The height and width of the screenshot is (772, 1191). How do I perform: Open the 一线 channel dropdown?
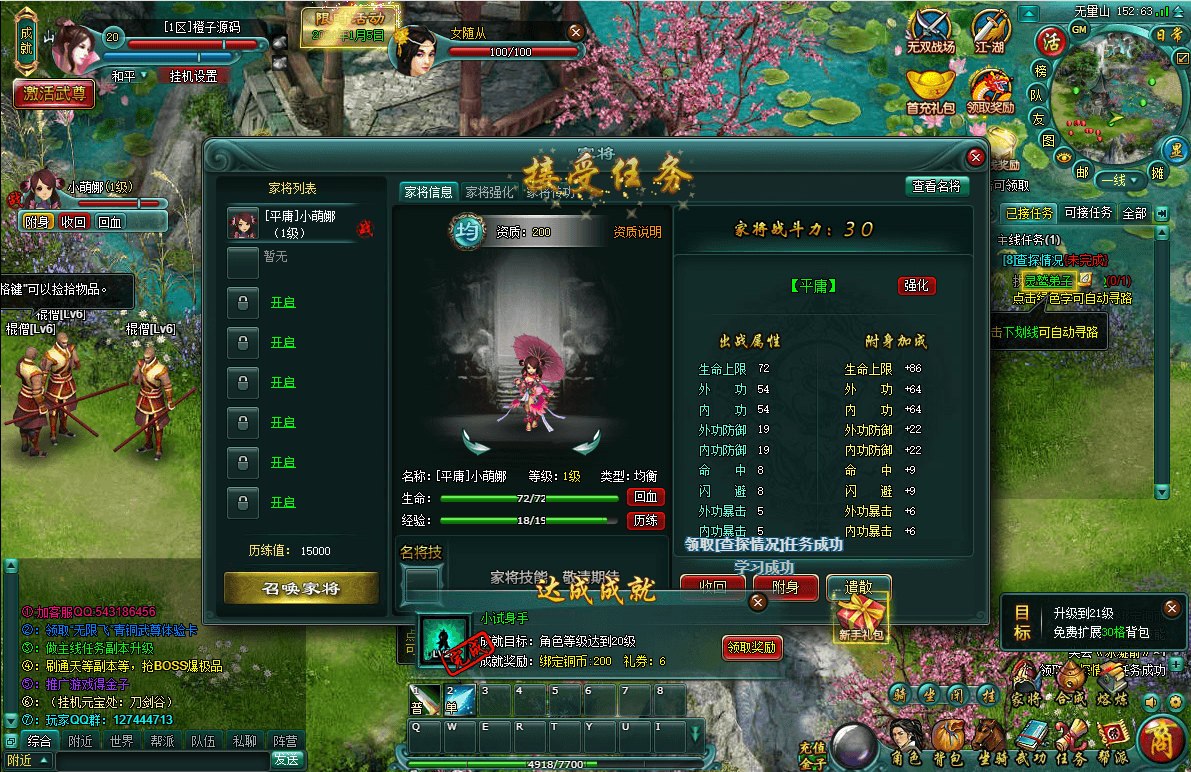point(1119,180)
